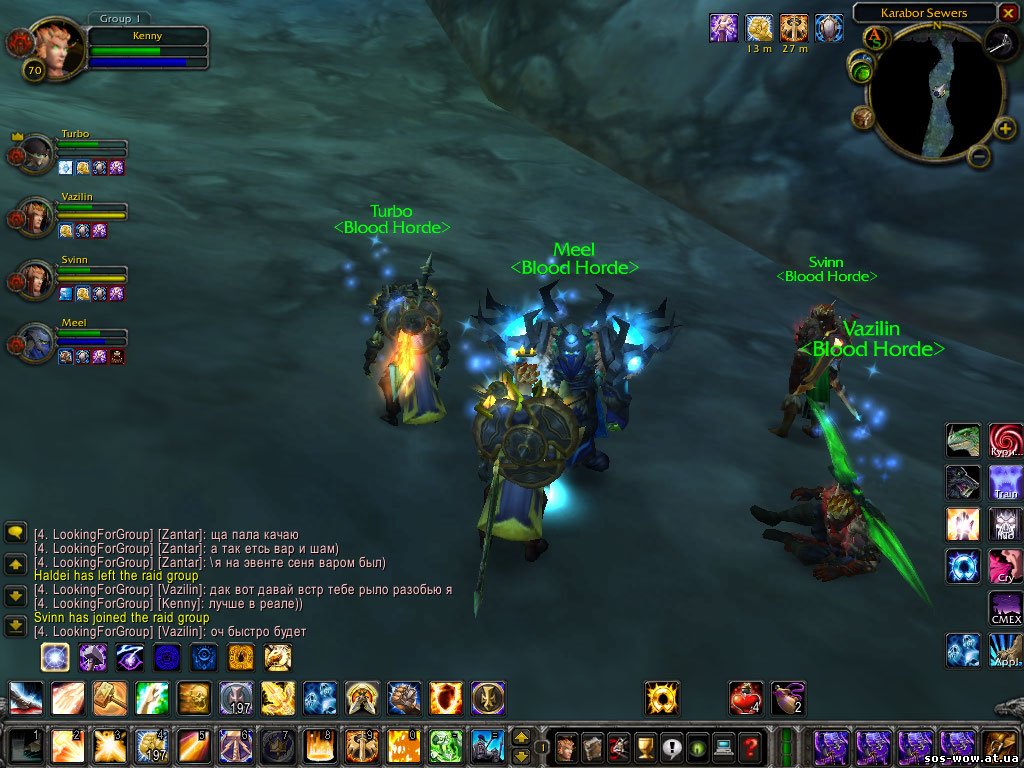Open the red question mark help button
Image resolution: width=1024 pixels, height=768 pixels.
[751, 746]
